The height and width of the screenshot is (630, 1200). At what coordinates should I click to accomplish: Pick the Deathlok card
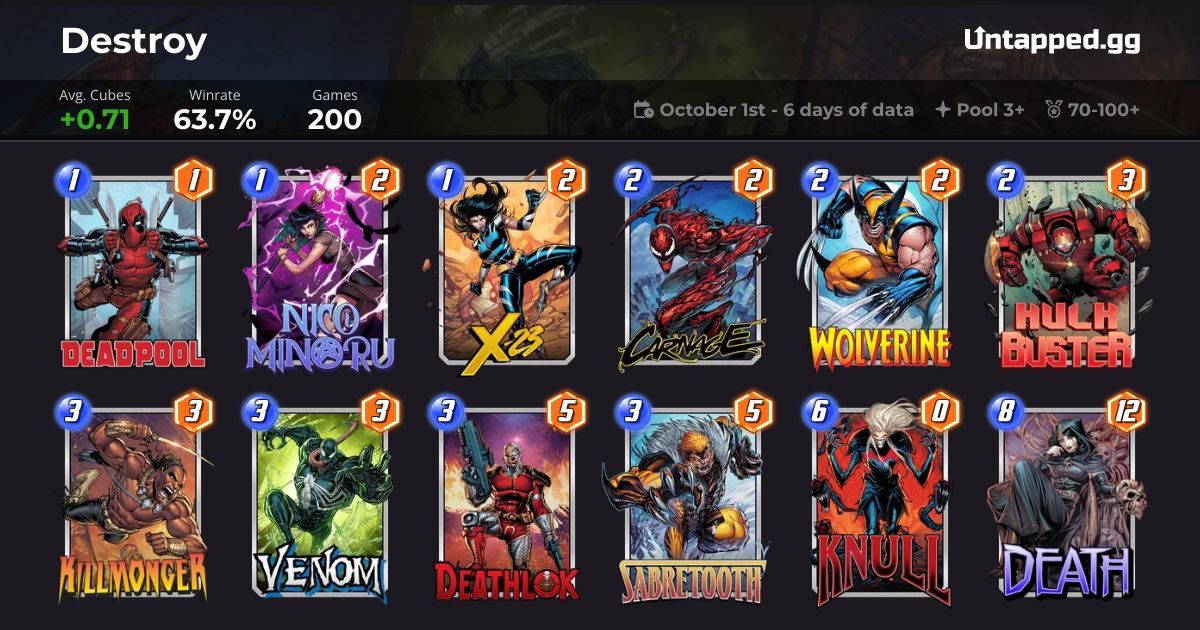pos(504,498)
